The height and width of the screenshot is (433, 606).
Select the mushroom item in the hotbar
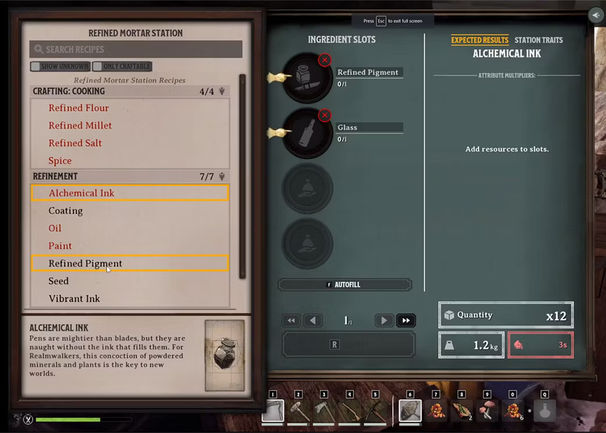click(x=490, y=410)
